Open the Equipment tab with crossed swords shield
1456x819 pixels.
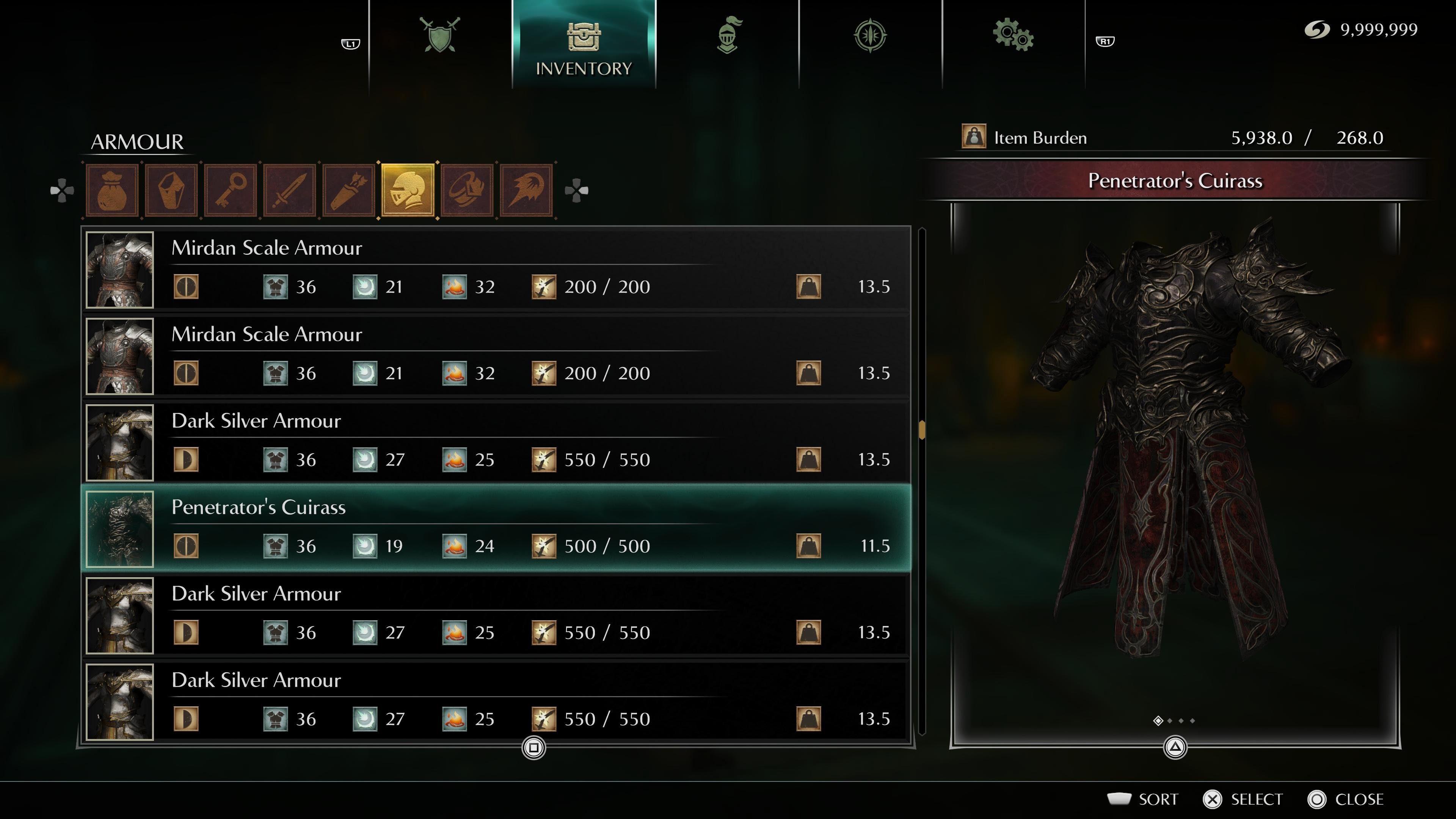pos(440,35)
